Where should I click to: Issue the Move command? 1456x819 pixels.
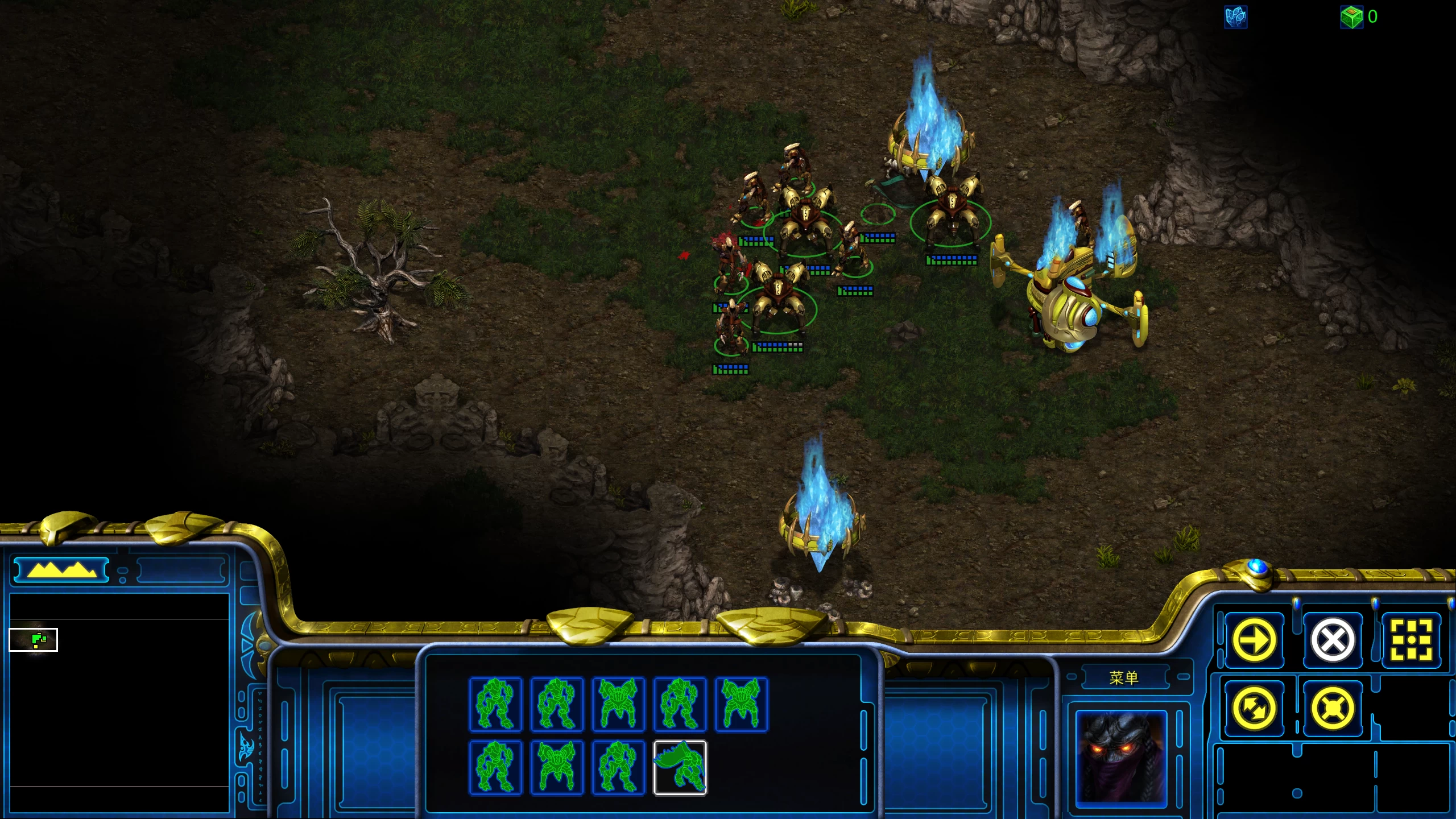[x=1255, y=639]
